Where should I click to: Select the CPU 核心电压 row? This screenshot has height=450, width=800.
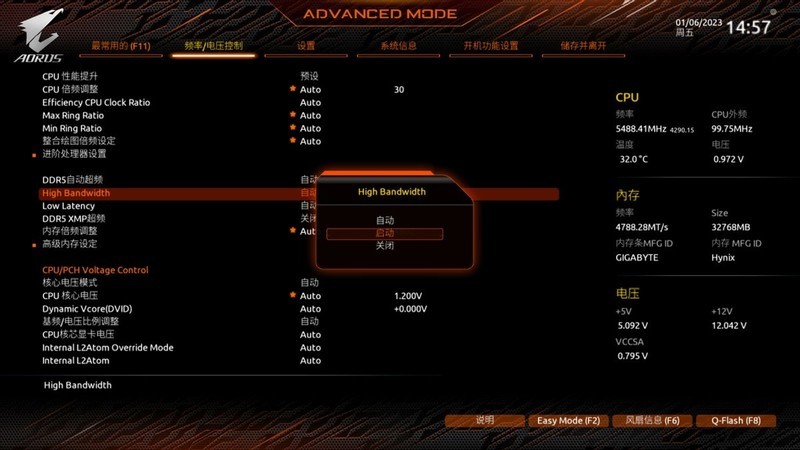click(x=70, y=296)
